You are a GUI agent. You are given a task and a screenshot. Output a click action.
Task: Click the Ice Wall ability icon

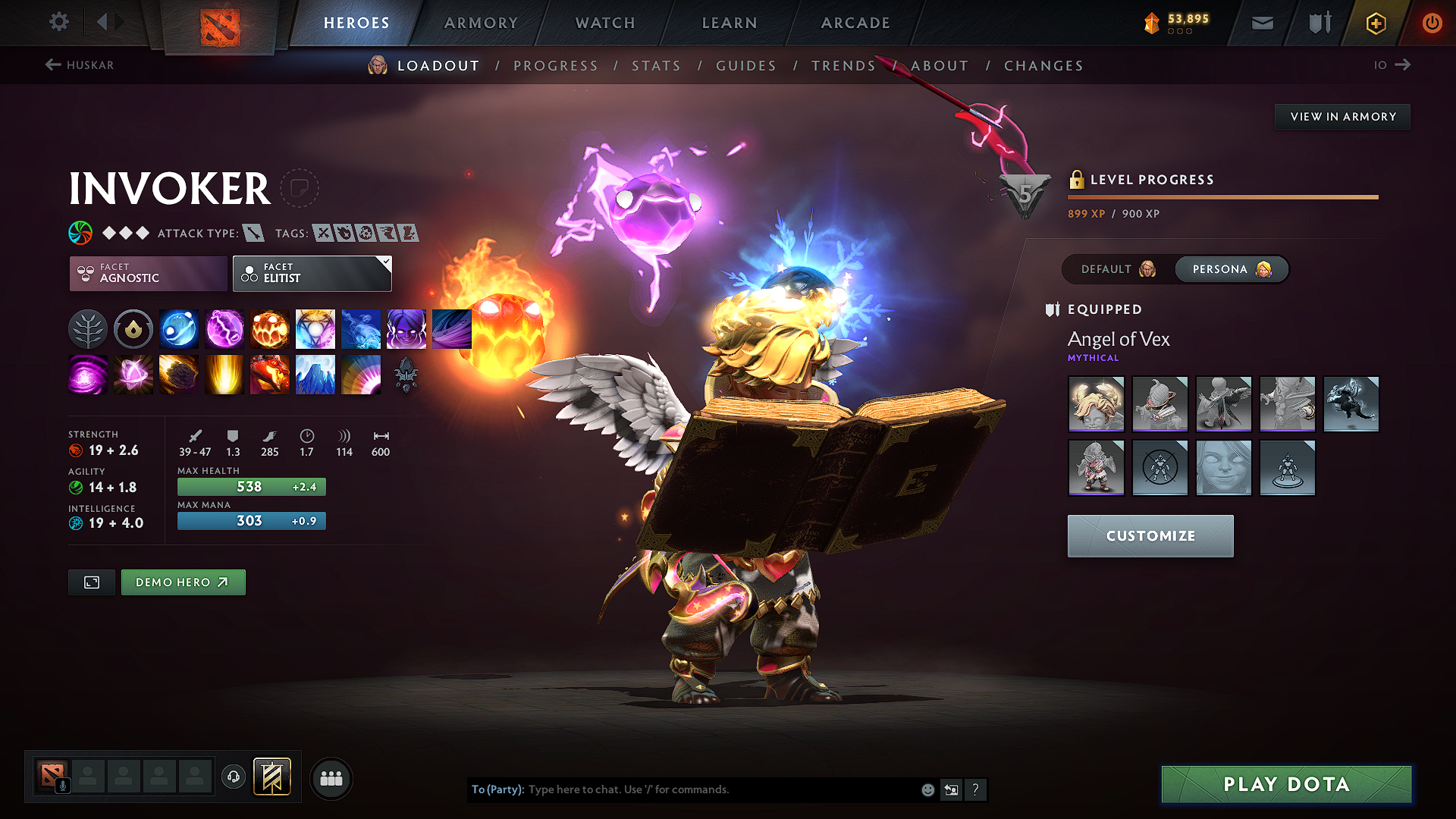click(x=315, y=375)
